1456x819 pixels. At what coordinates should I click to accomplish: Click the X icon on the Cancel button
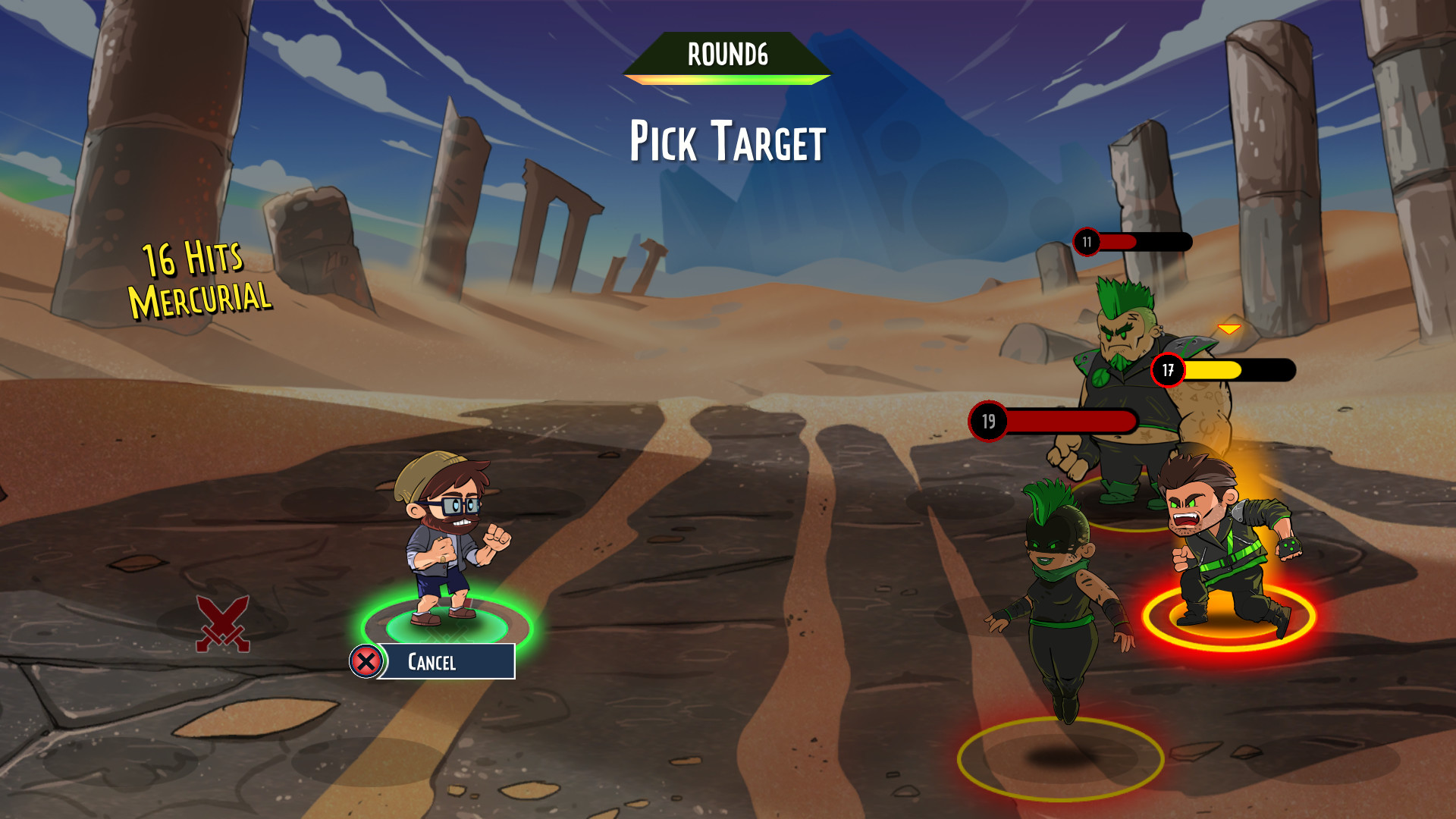[x=367, y=661]
